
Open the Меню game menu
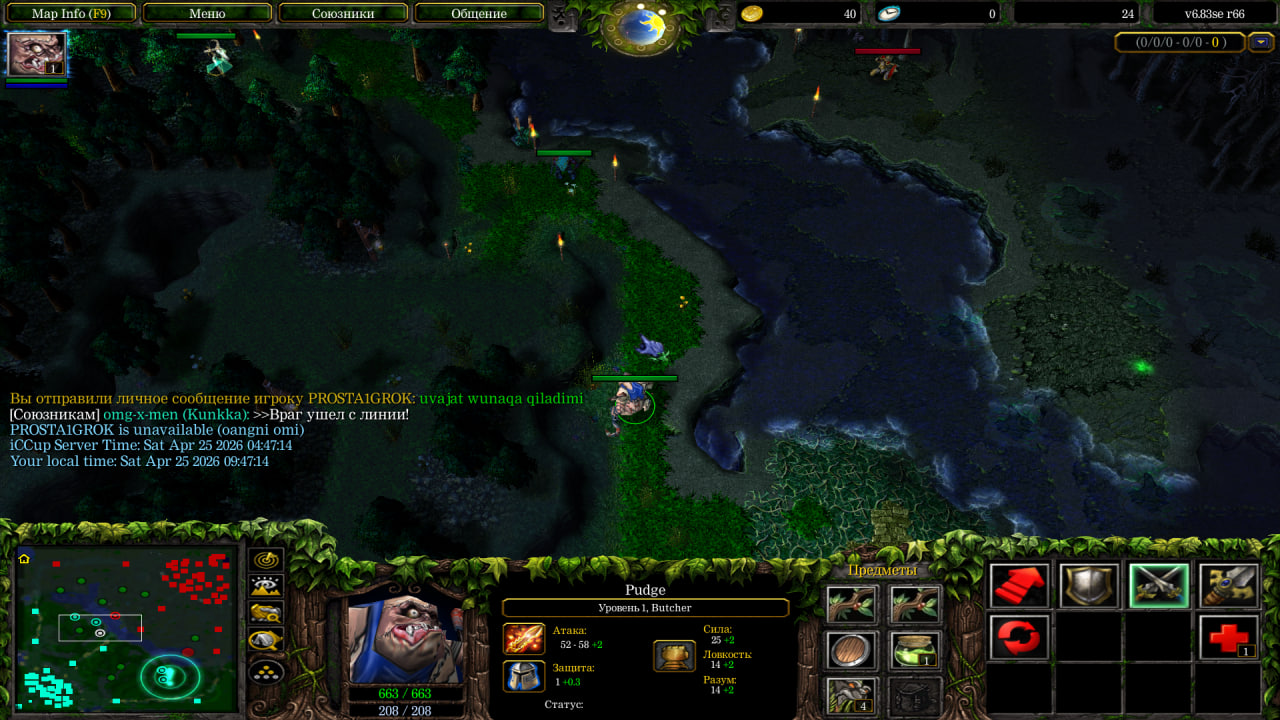point(207,14)
